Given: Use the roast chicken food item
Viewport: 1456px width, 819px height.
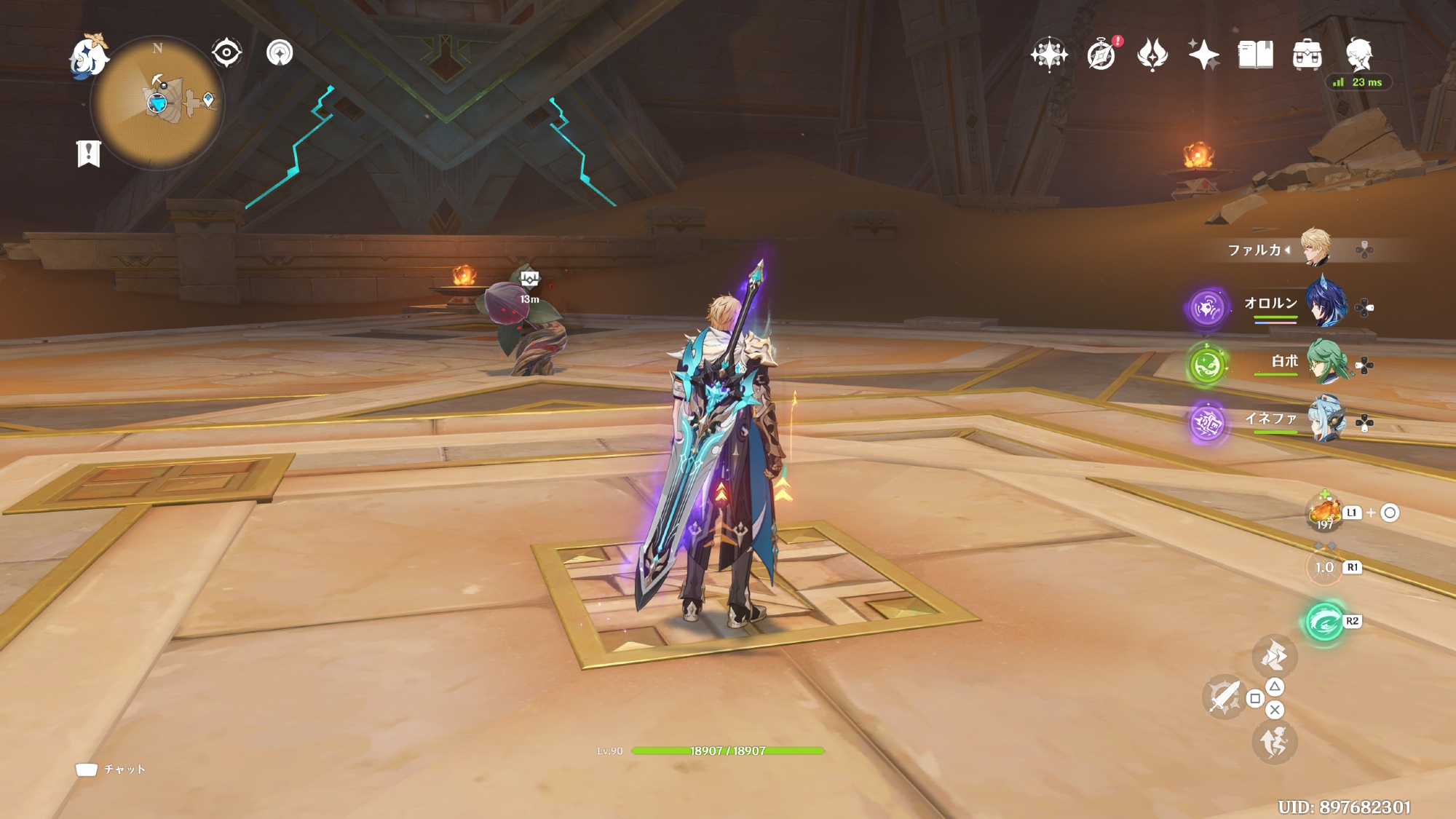Looking at the screenshot, I should (1325, 513).
